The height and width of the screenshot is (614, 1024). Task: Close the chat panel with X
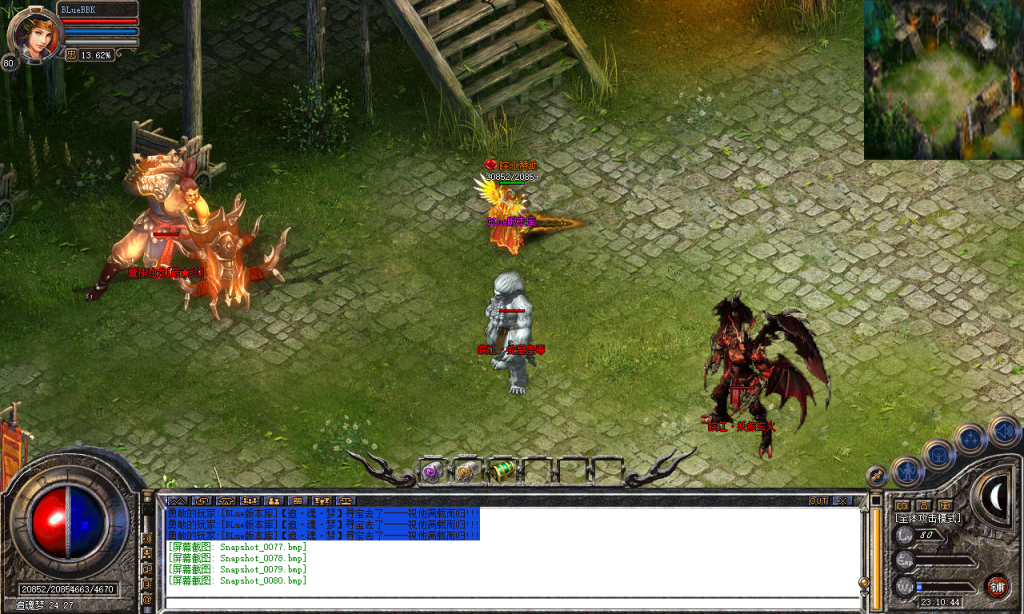[843, 500]
